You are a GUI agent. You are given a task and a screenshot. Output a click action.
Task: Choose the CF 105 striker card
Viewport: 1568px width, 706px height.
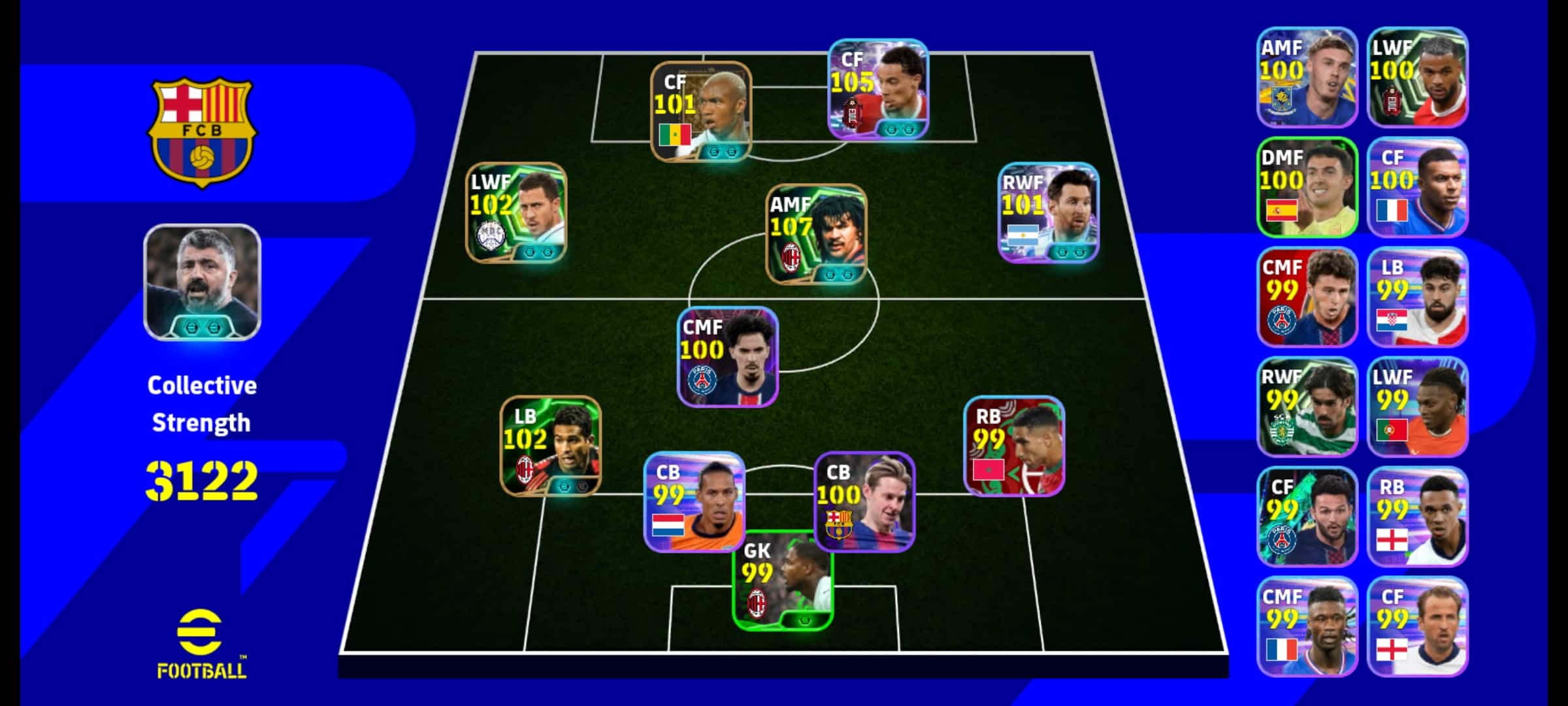(x=878, y=89)
